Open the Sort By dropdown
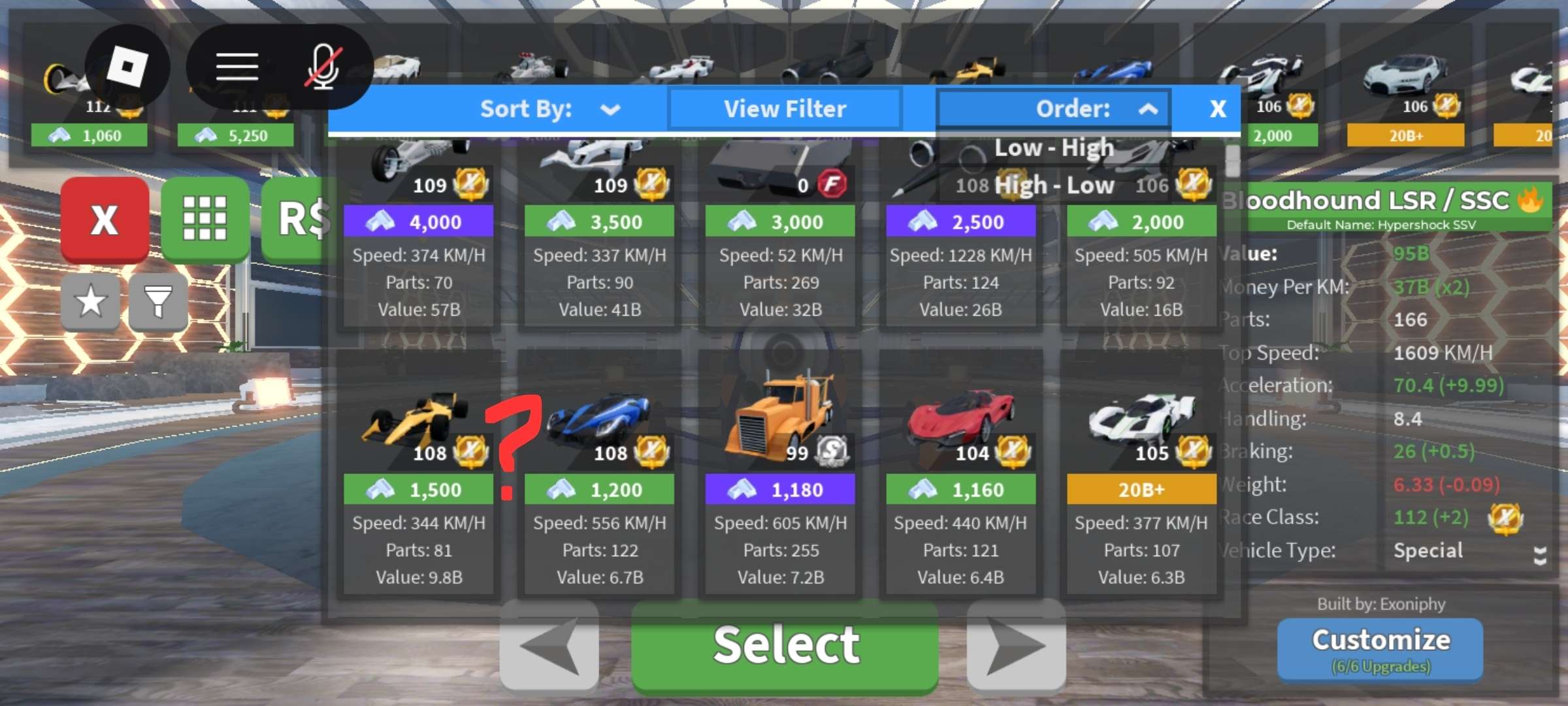Image resolution: width=1568 pixels, height=706 pixels. coord(549,109)
